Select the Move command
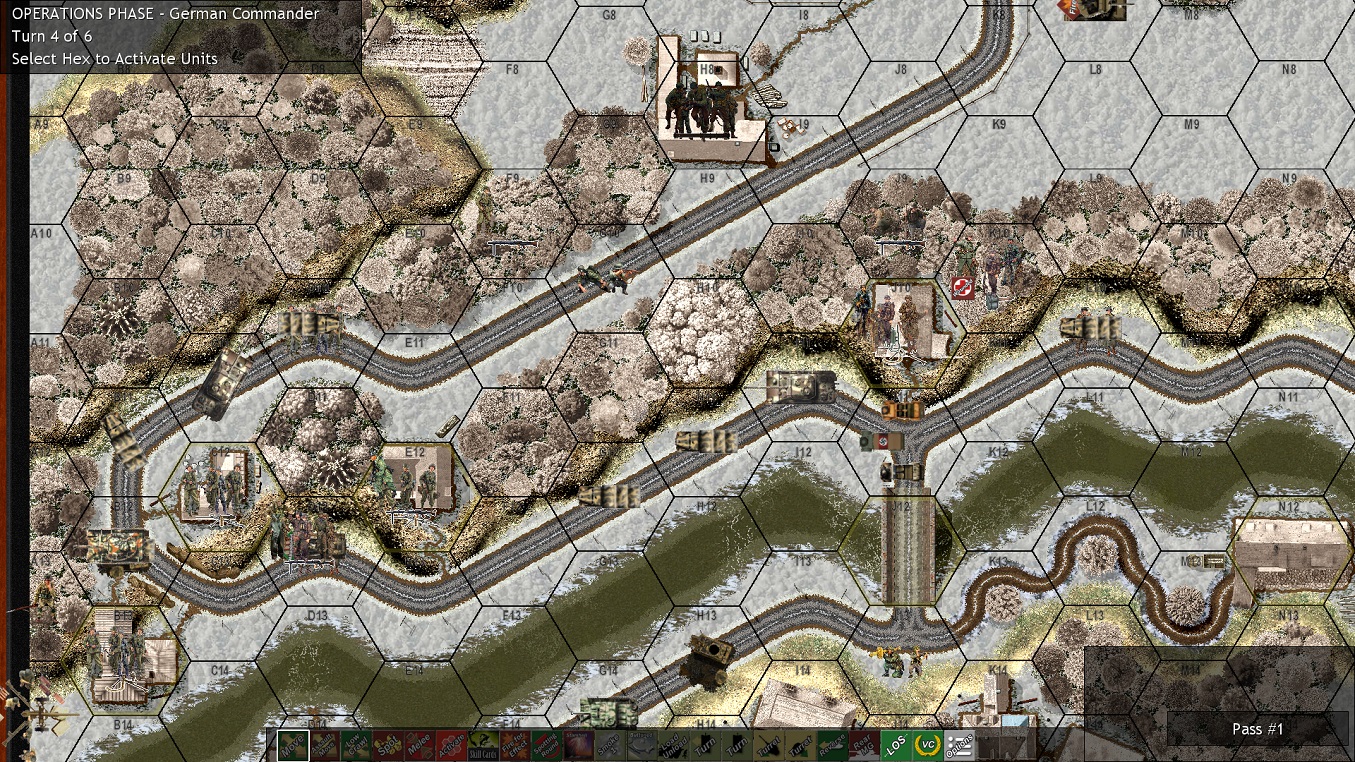 [291, 746]
